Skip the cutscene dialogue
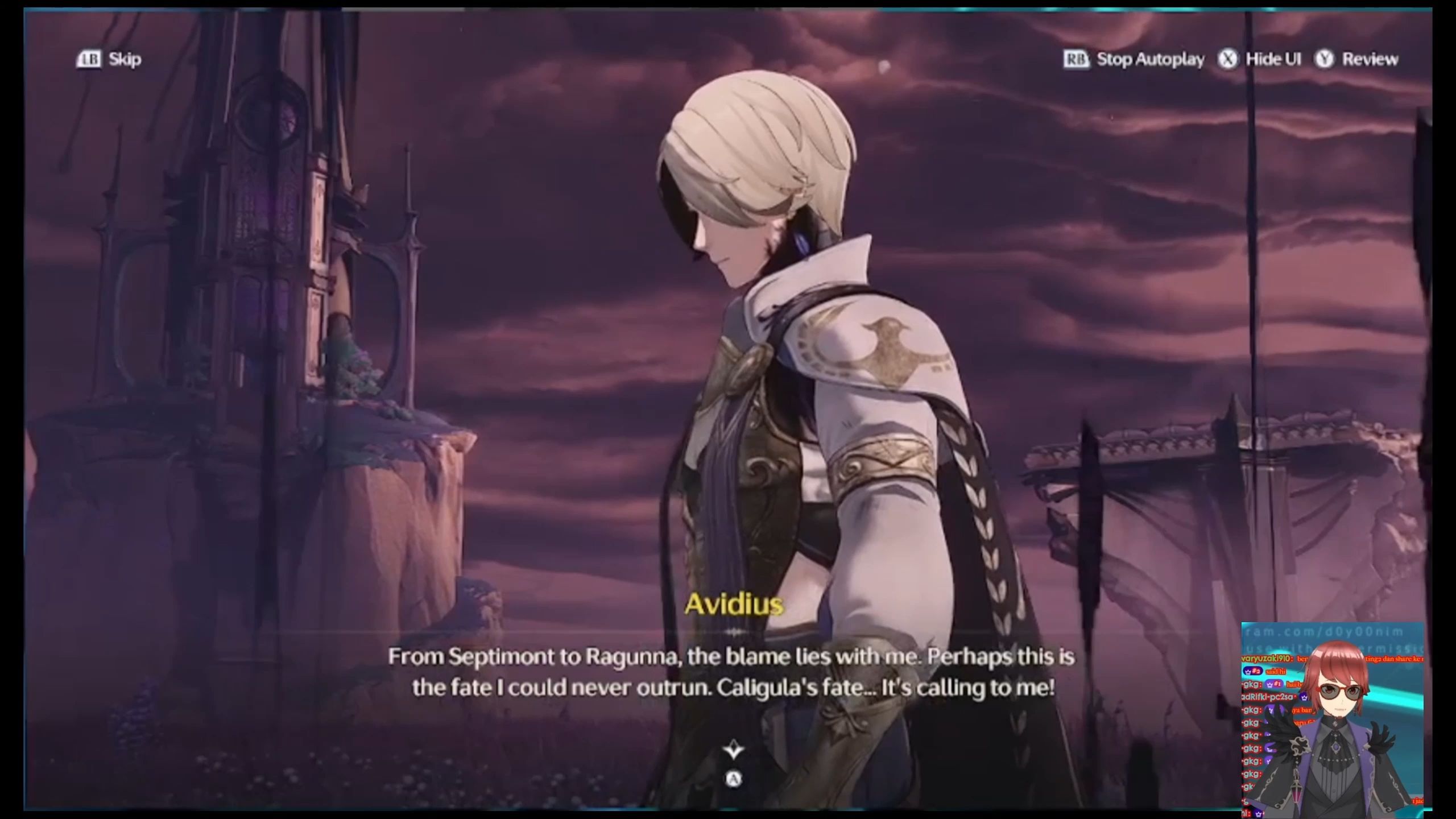 109,59
